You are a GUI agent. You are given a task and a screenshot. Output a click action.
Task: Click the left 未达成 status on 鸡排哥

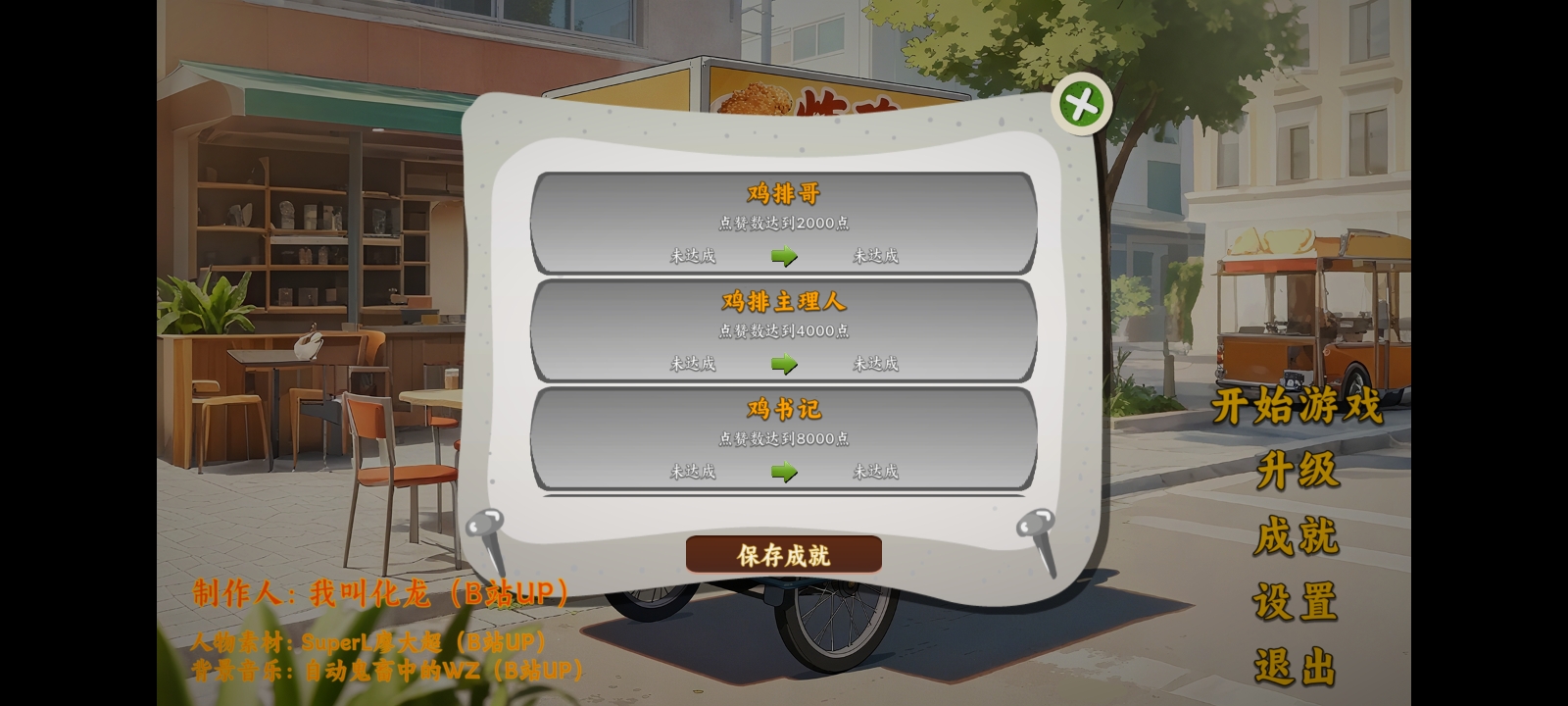coord(692,256)
